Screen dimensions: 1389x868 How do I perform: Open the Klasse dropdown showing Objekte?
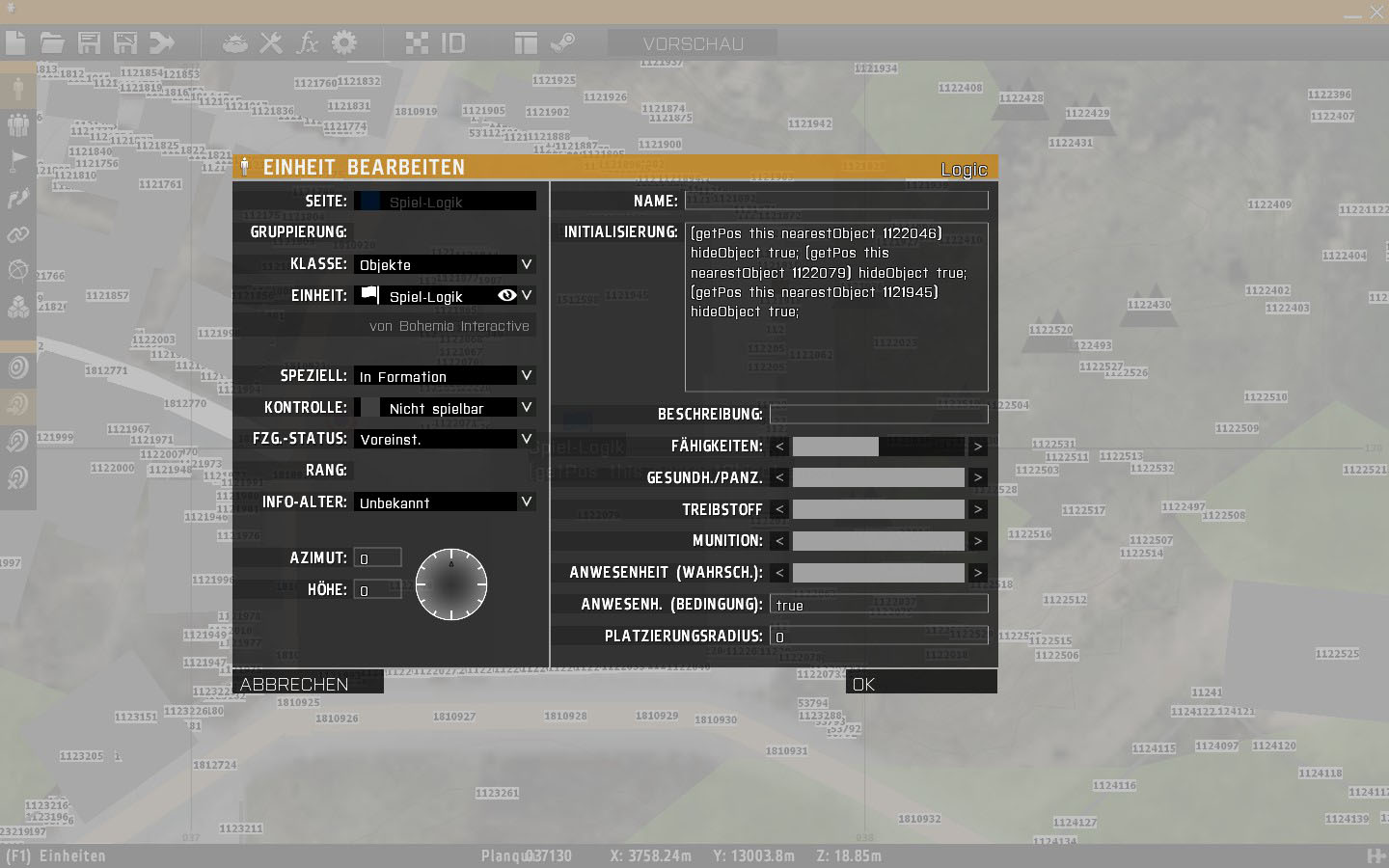point(444,264)
